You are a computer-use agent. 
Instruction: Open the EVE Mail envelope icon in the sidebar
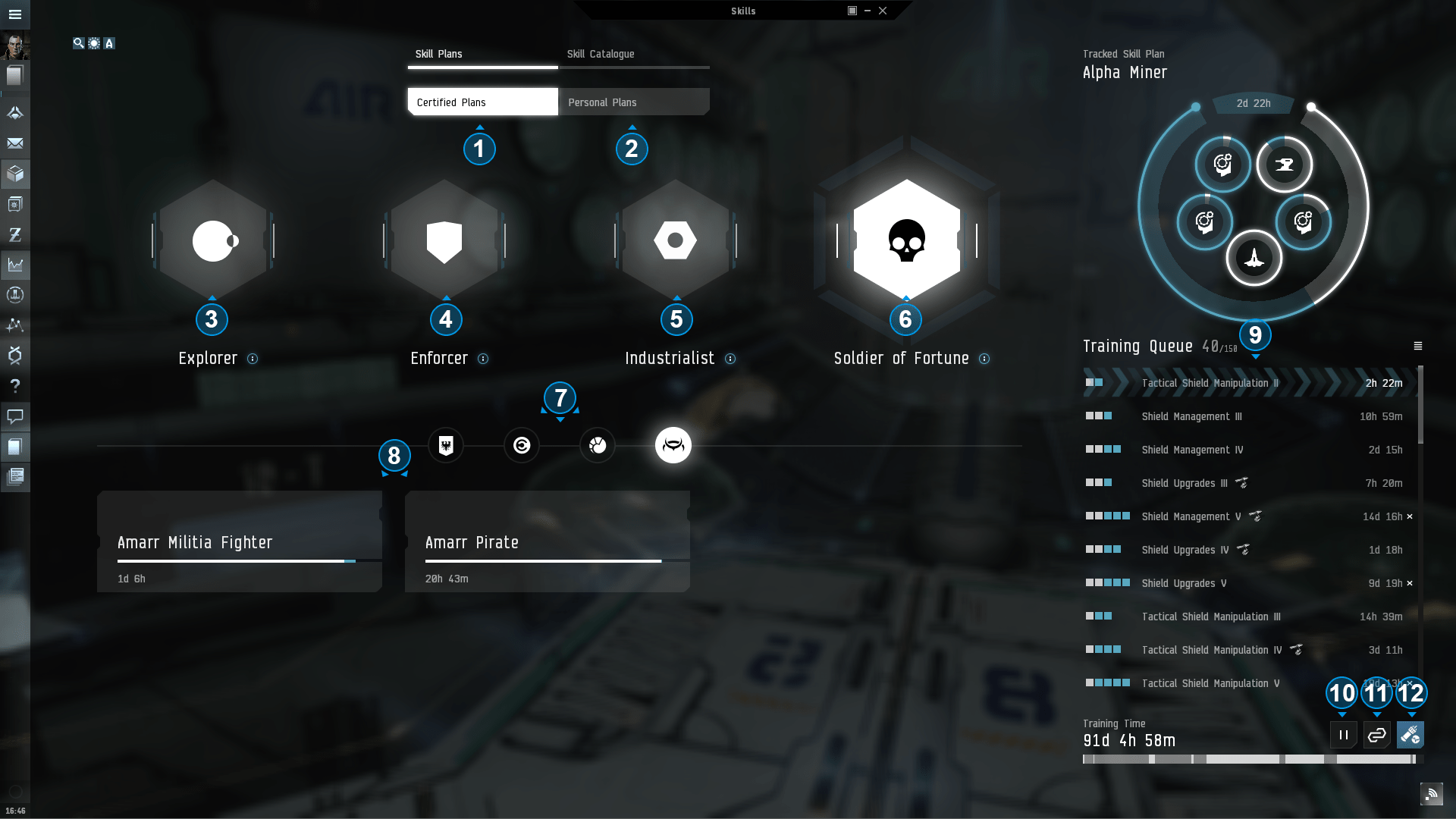15,143
